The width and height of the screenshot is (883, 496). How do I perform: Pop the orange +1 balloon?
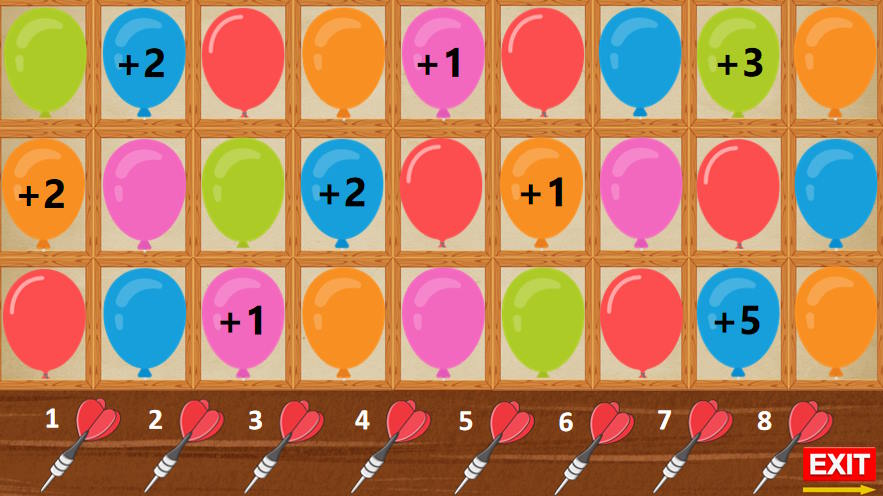(x=541, y=191)
